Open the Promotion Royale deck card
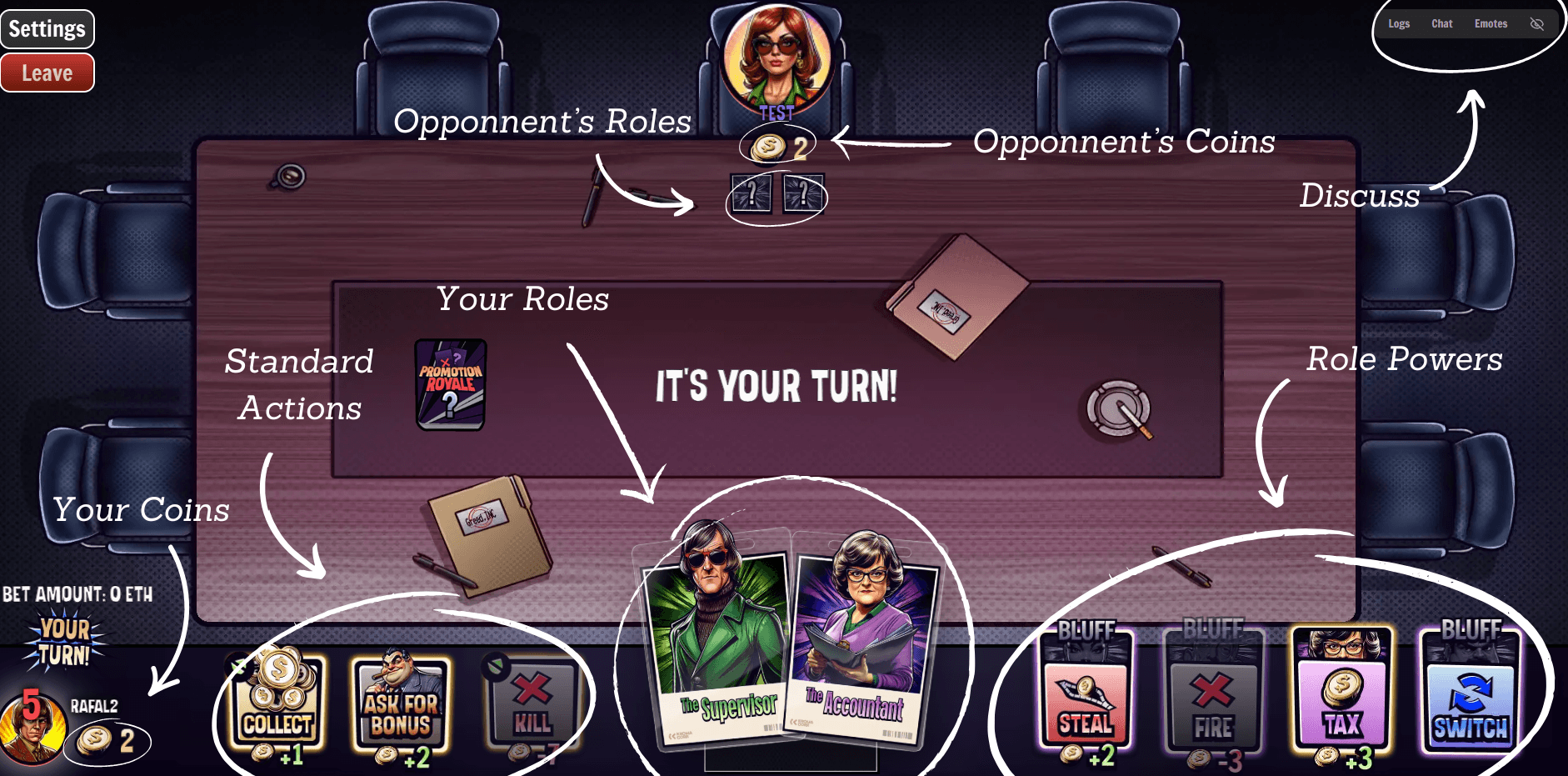Viewport: 1568px width, 776px height. click(x=450, y=386)
